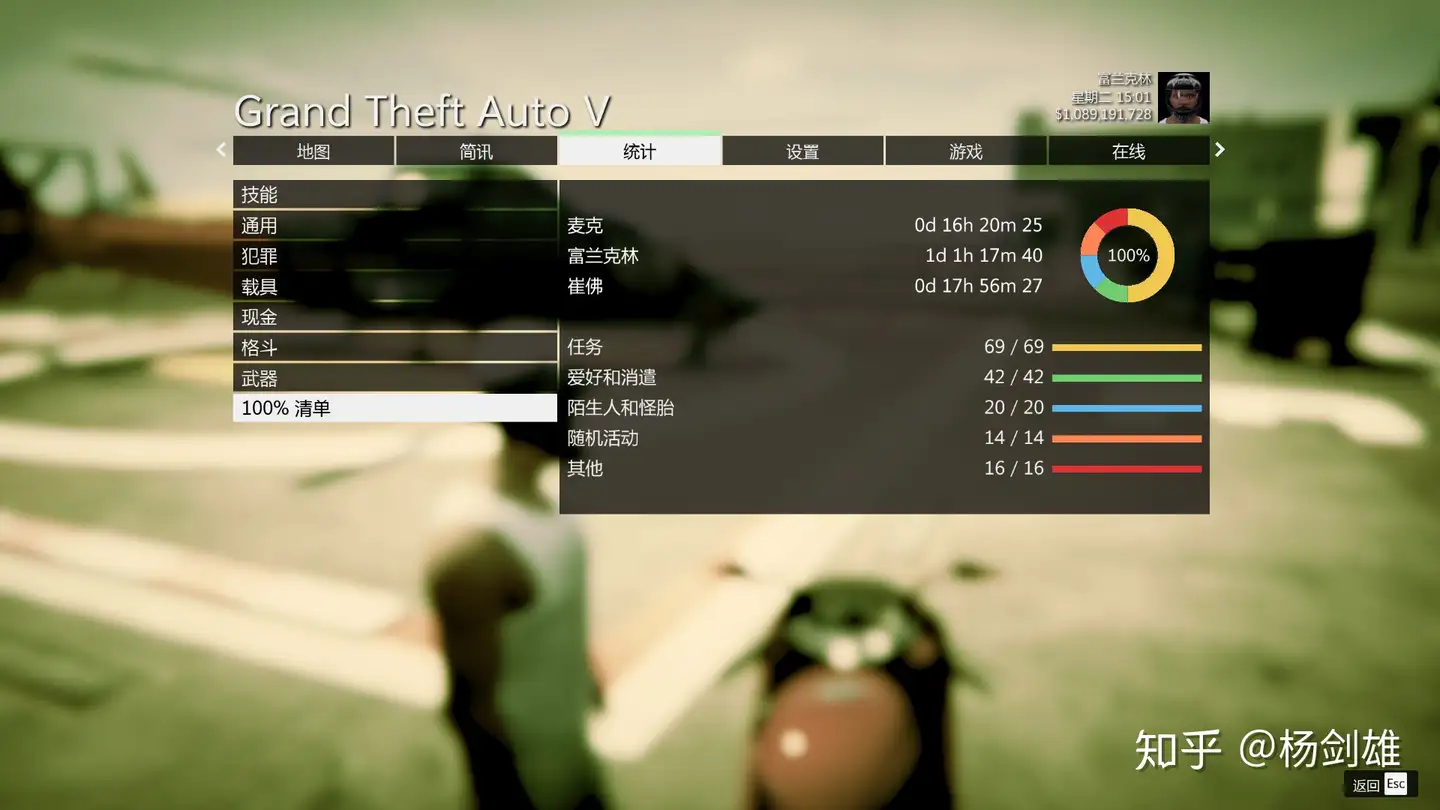Click the 任务 69/69 progress bar
The height and width of the screenshot is (810, 1440).
tap(1127, 347)
